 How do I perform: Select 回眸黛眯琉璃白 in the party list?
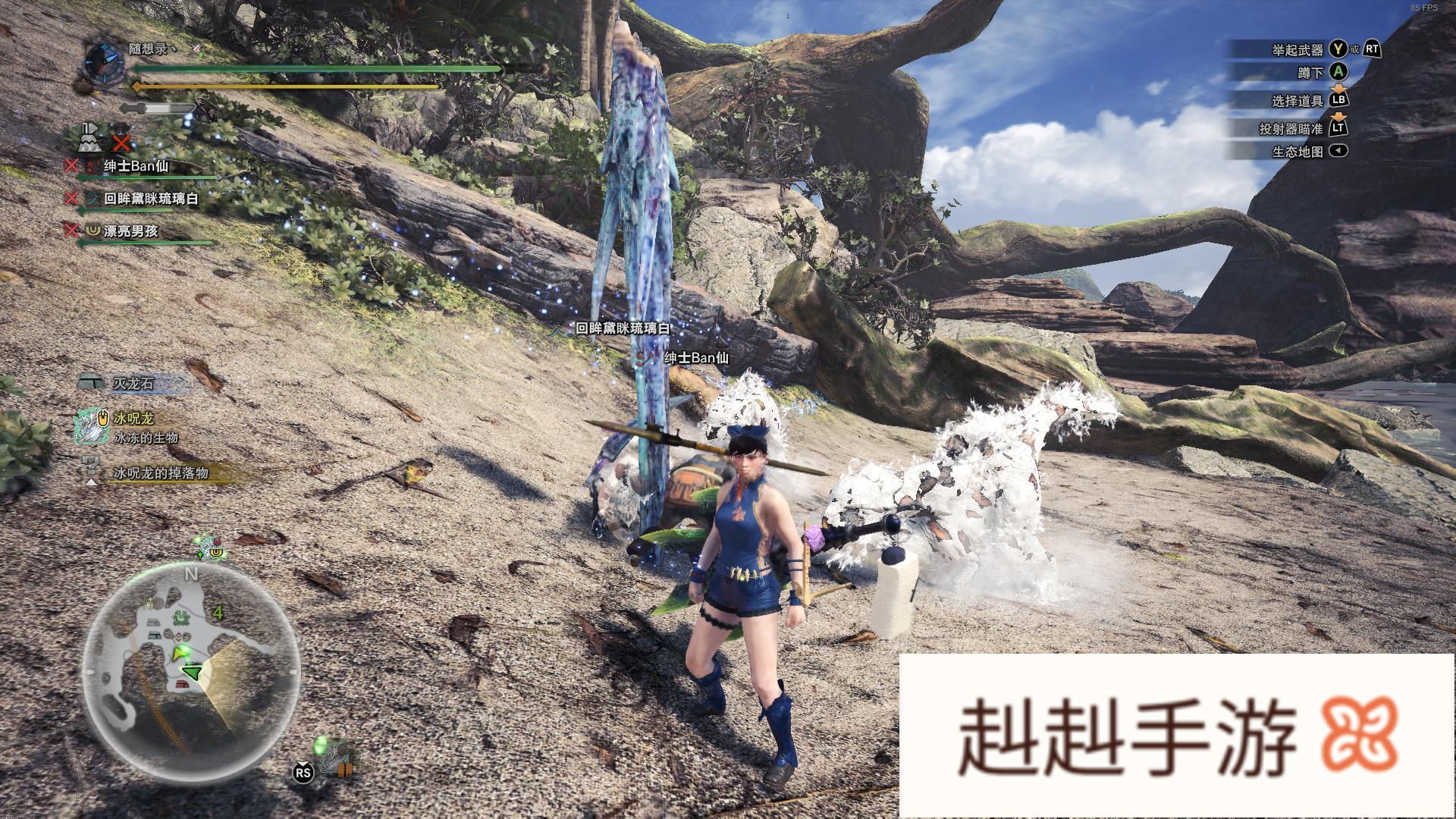[x=151, y=199]
